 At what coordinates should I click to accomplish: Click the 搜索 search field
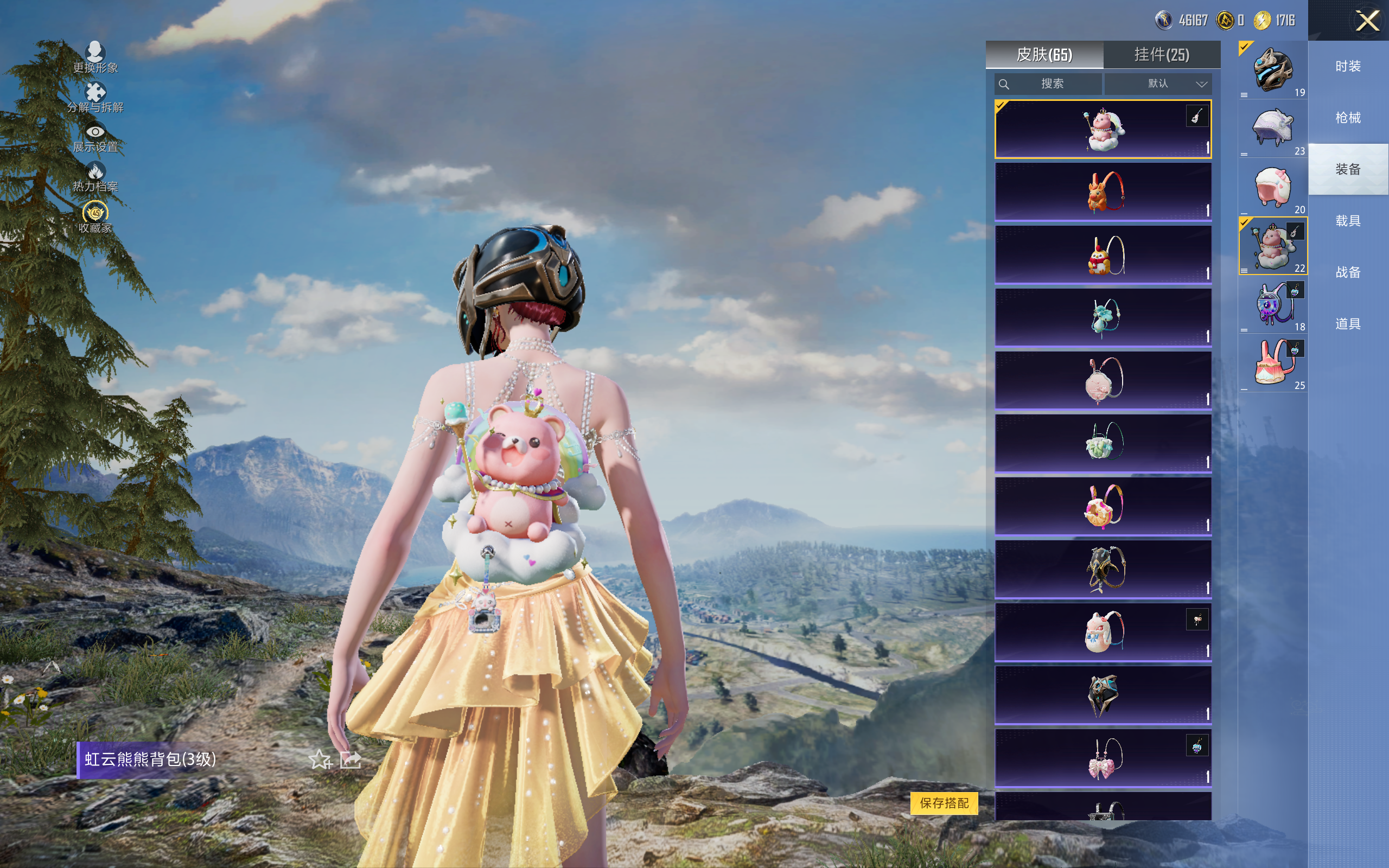(x=1048, y=84)
